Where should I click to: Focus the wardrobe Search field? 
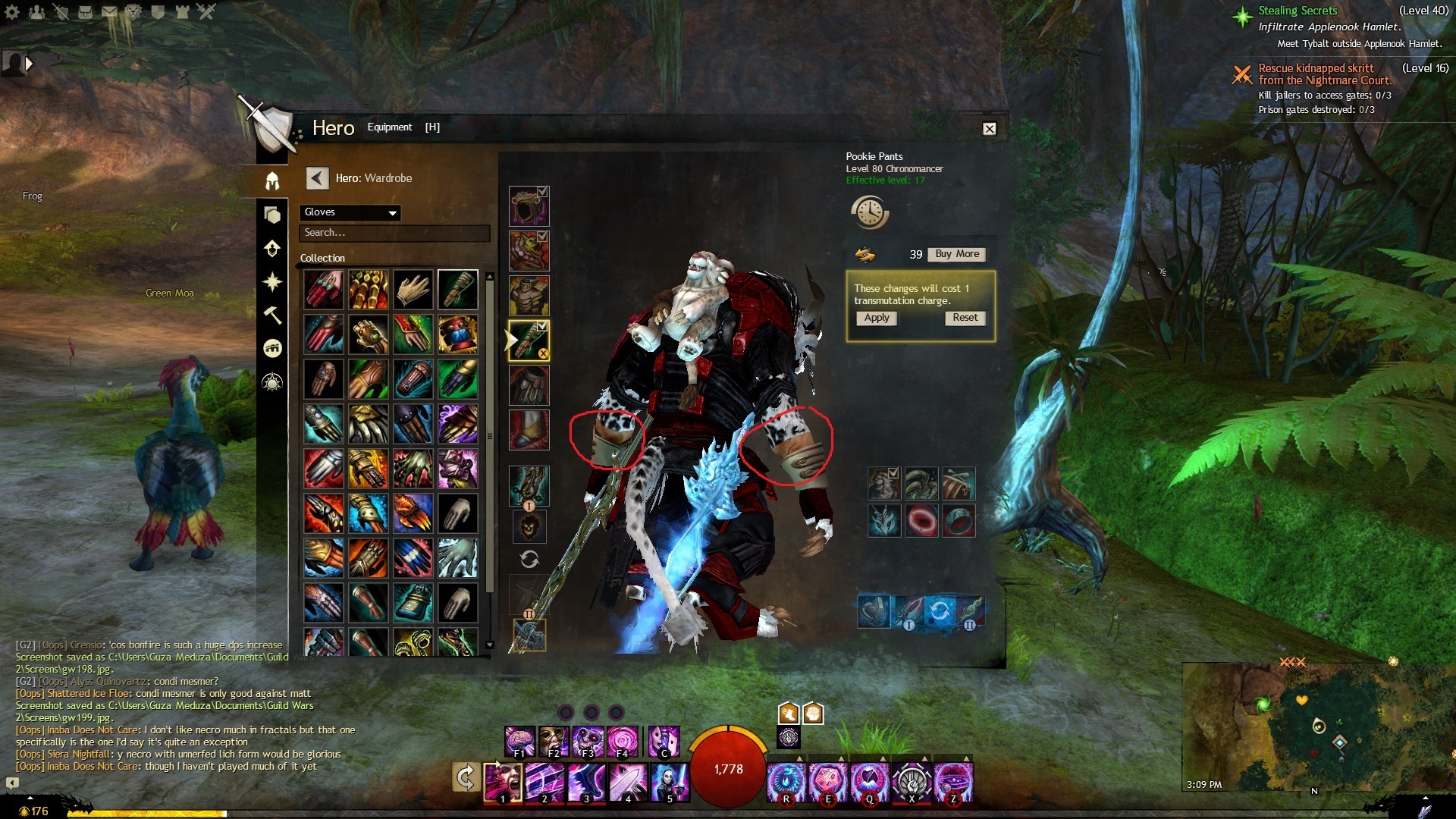pos(394,233)
